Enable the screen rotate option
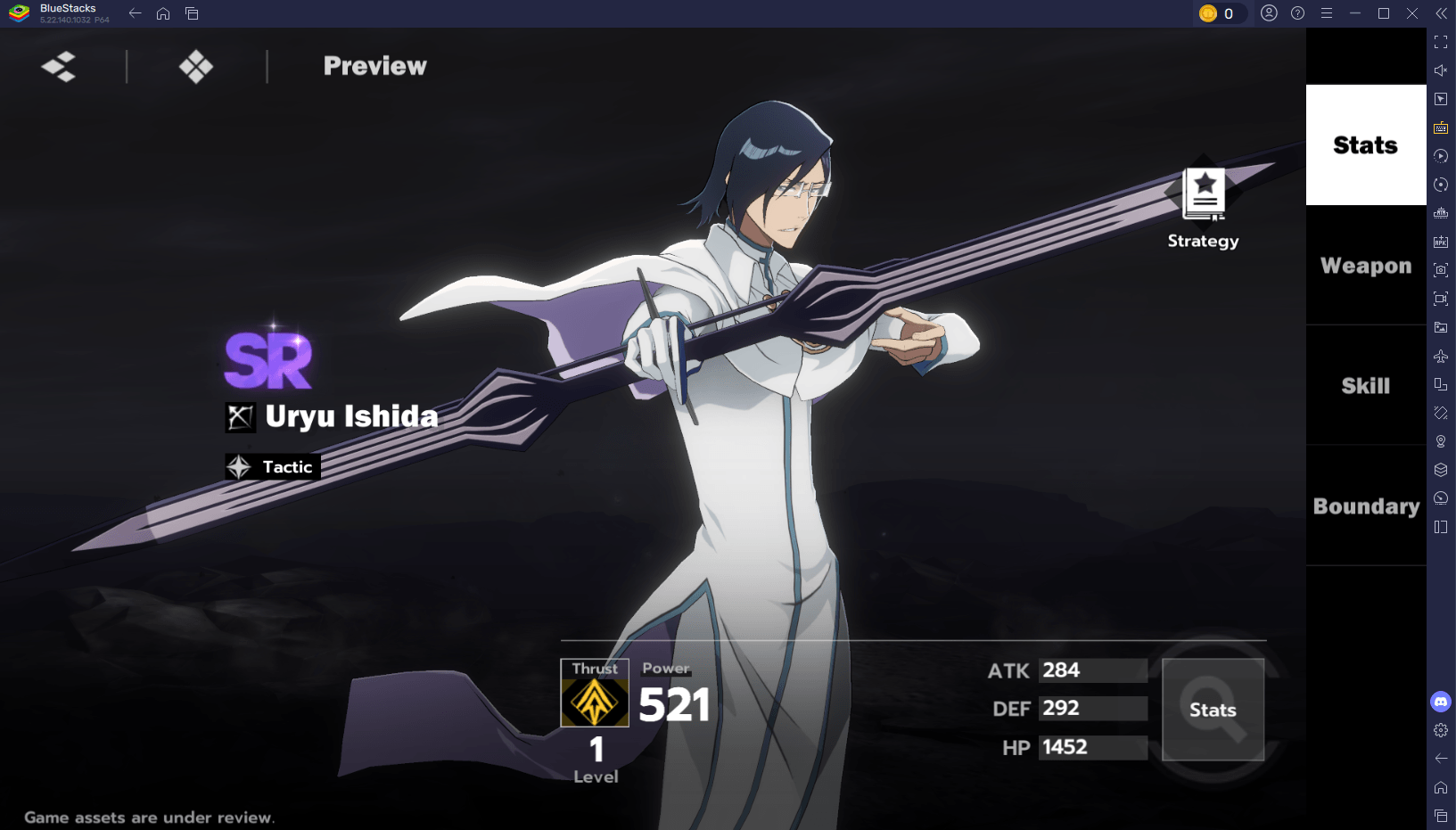 pos(1441,185)
